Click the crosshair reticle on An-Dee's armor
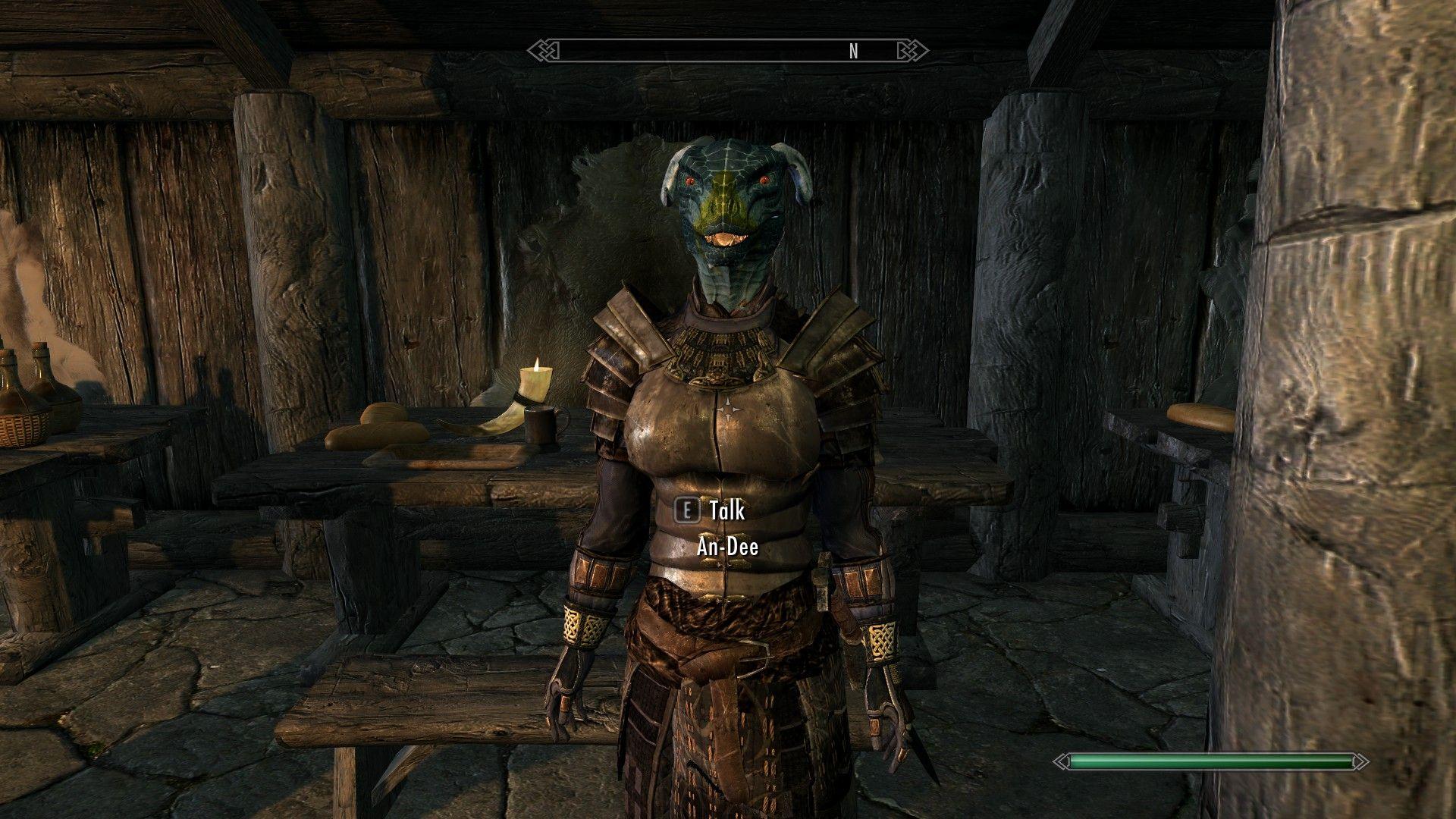The width and height of the screenshot is (1456, 819). pos(730,408)
